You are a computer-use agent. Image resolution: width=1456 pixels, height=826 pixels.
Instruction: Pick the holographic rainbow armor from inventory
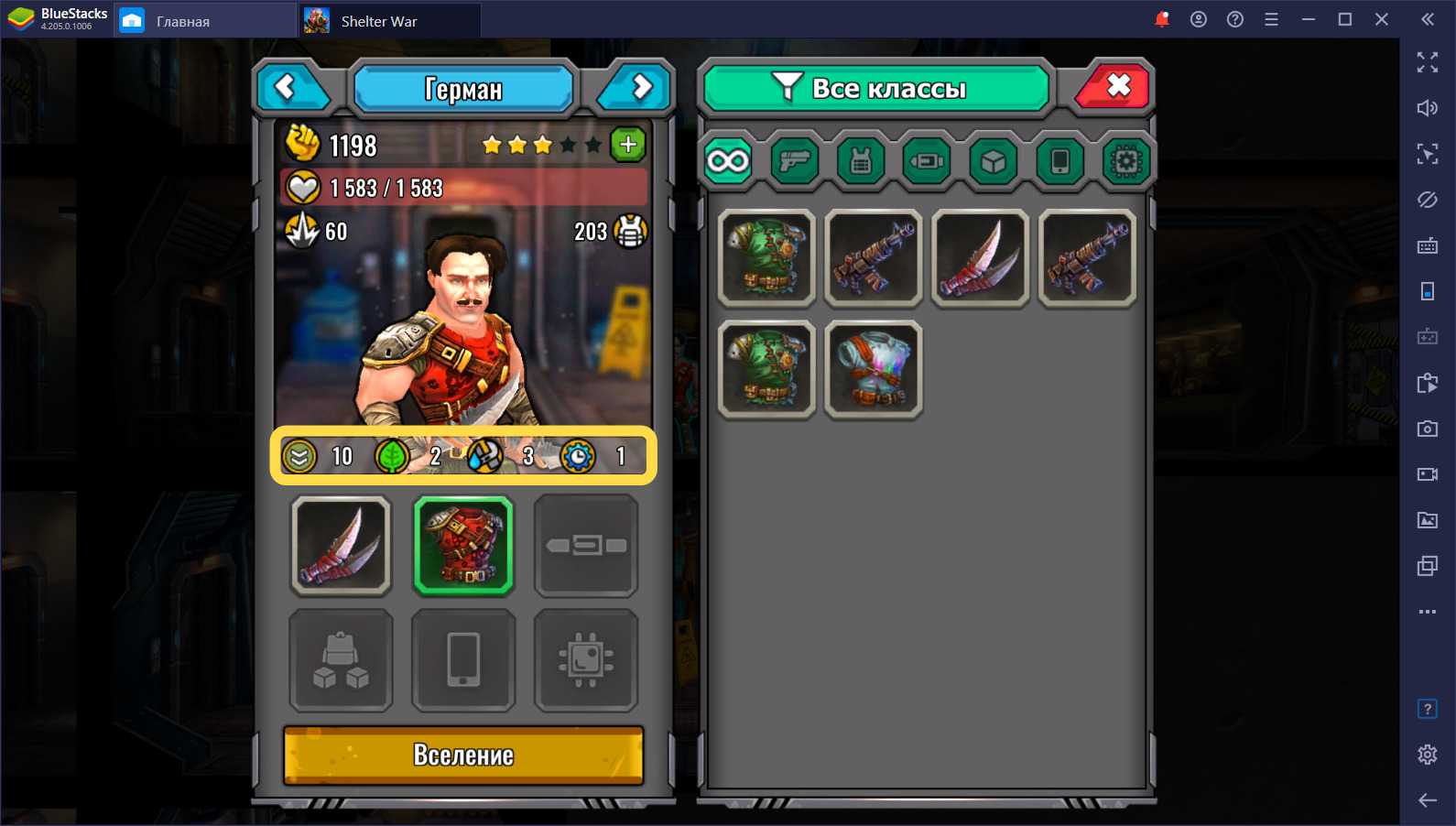[874, 370]
